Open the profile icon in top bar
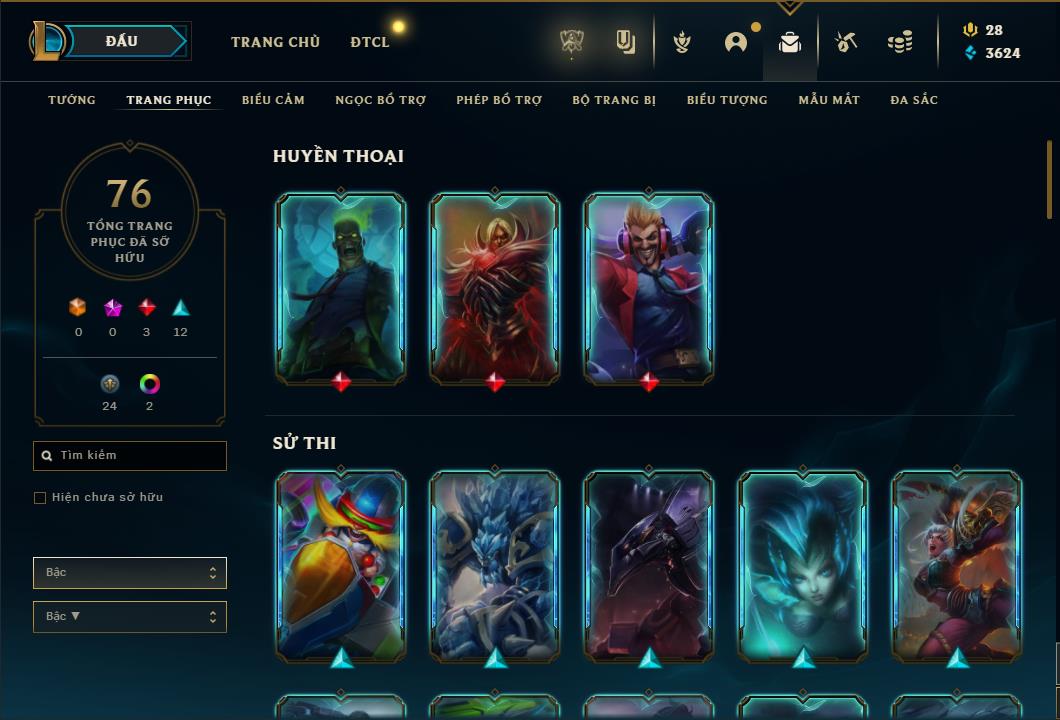Screen dimensions: 1060x720 click(736, 42)
